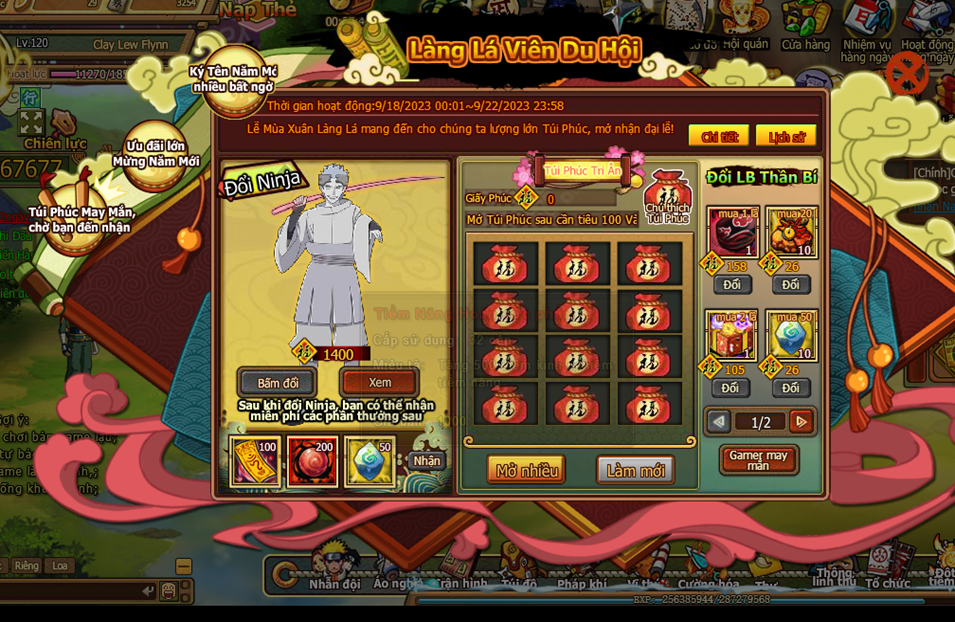Refresh the bags with Làm mới
This screenshot has width=955, height=622.
coord(635,470)
